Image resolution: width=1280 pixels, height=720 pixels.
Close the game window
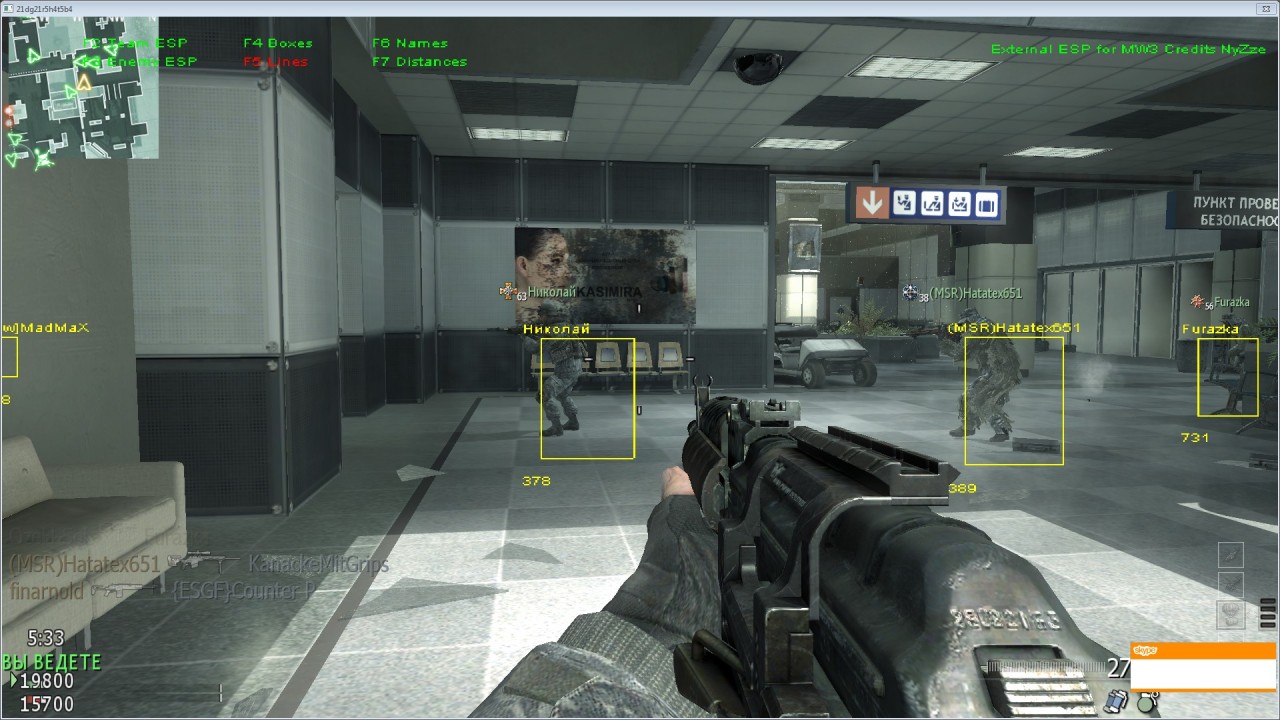click(x=1266, y=8)
